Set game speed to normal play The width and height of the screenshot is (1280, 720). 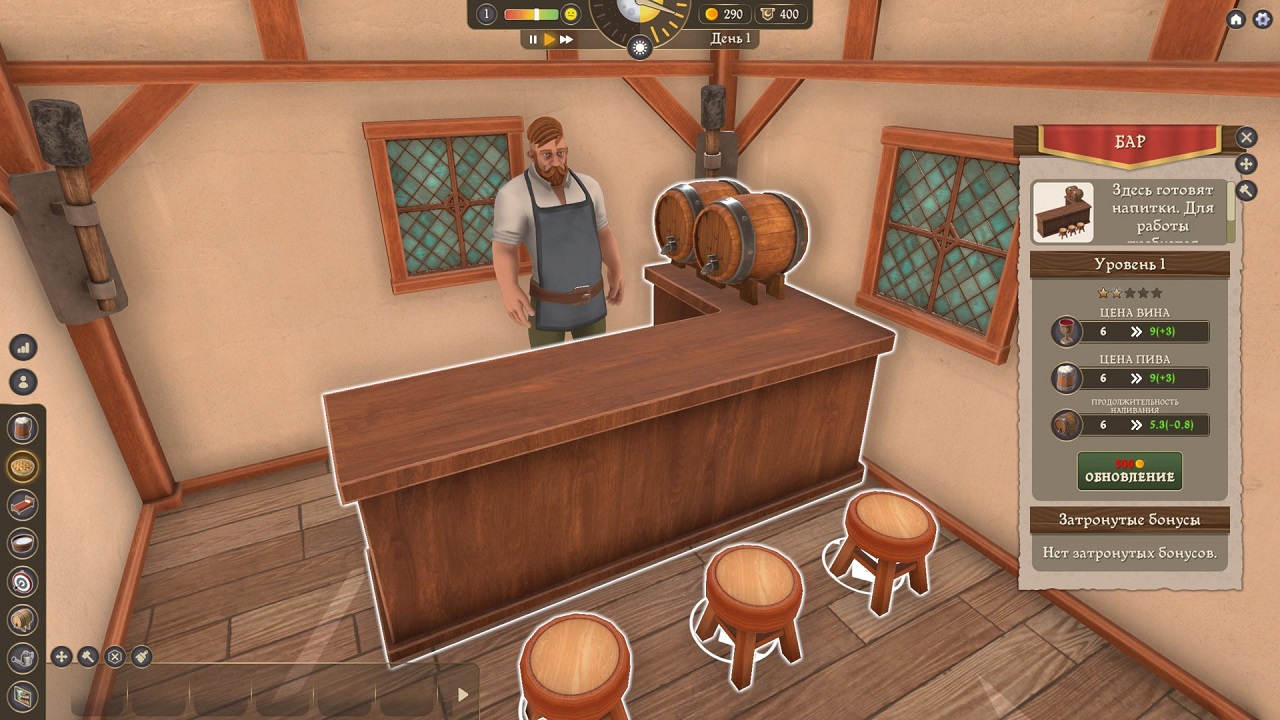click(549, 39)
